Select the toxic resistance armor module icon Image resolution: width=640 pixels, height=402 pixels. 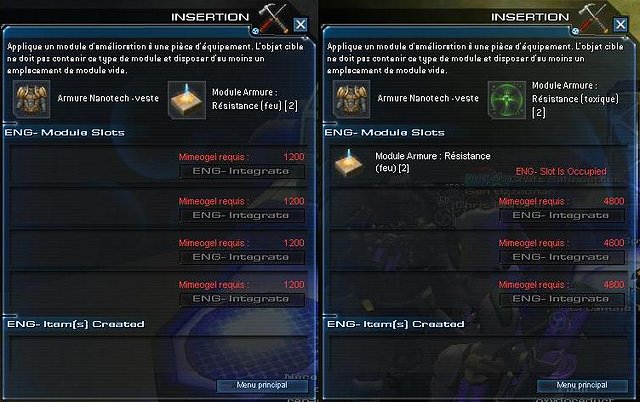(508, 101)
